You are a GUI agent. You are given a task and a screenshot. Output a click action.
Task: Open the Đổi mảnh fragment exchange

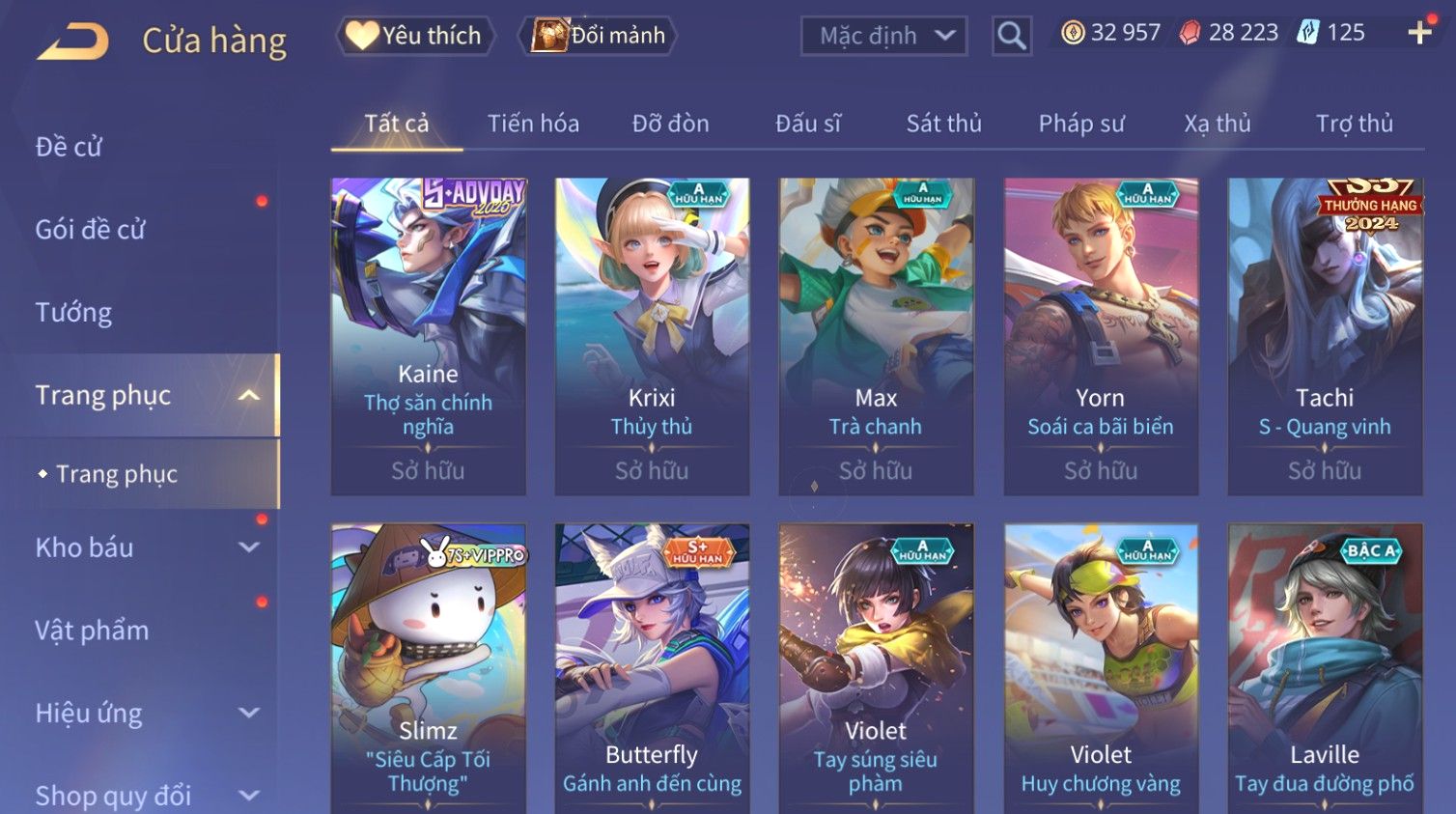point(599,36)
